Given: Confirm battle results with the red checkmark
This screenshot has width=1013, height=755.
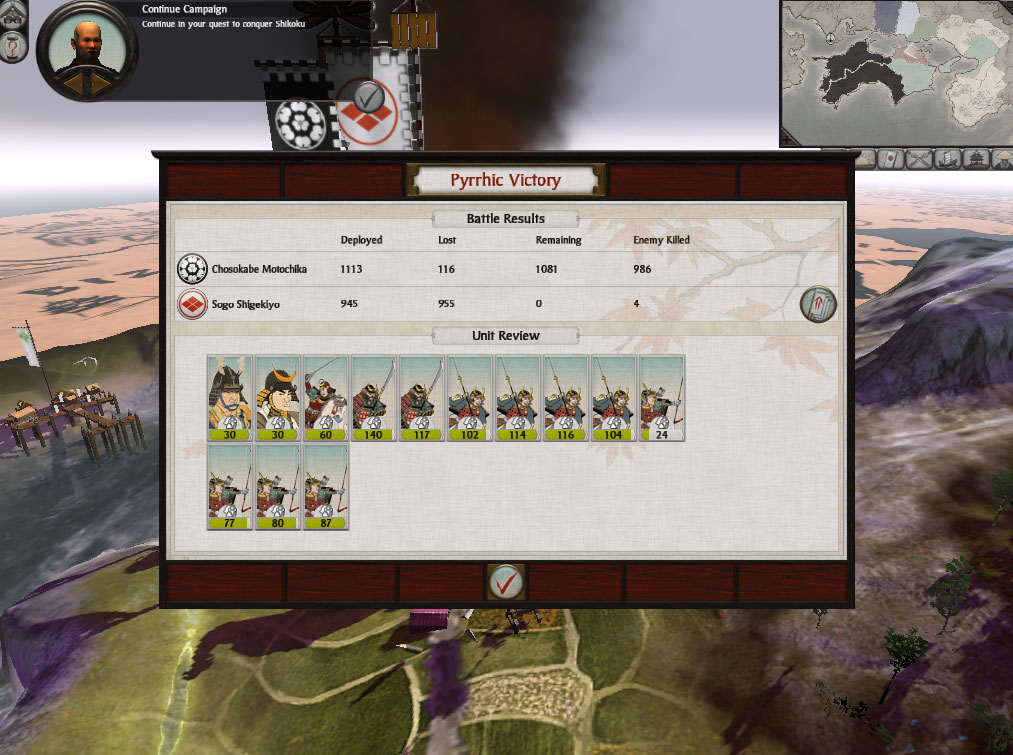Looking at the screenshot, I should click(506, 581).
